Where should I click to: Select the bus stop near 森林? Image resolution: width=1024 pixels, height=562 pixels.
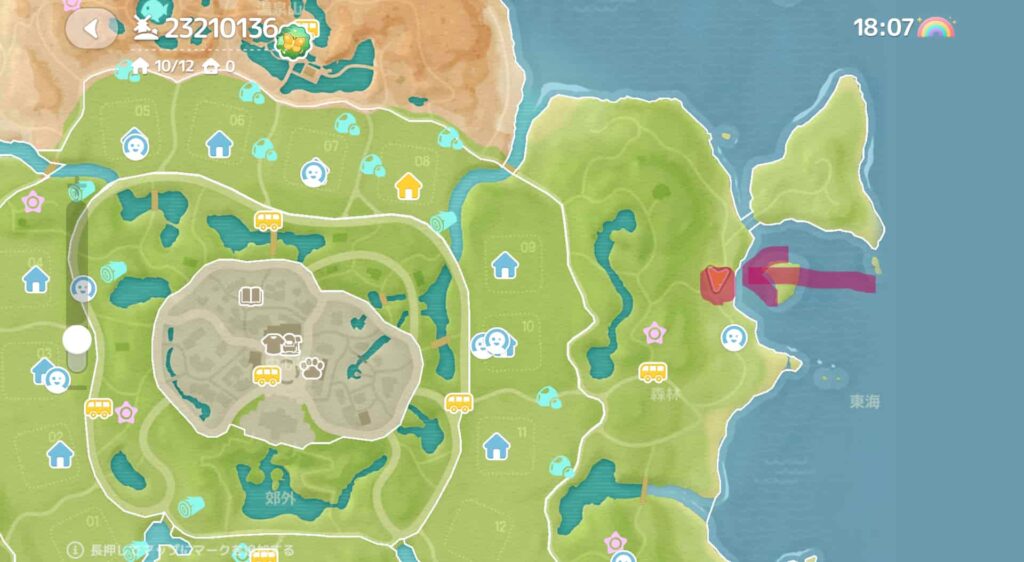click(653, 372)
